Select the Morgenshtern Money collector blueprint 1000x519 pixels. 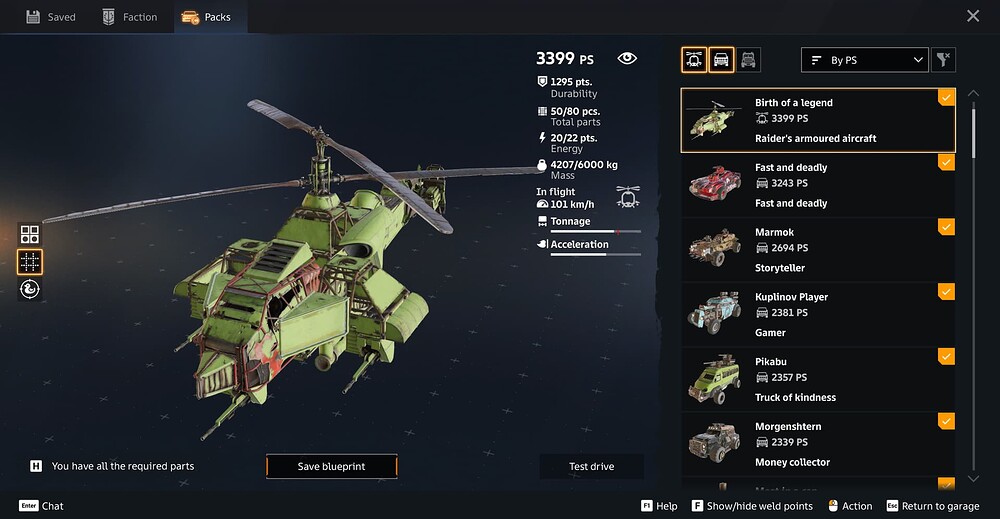coord(816,444)
